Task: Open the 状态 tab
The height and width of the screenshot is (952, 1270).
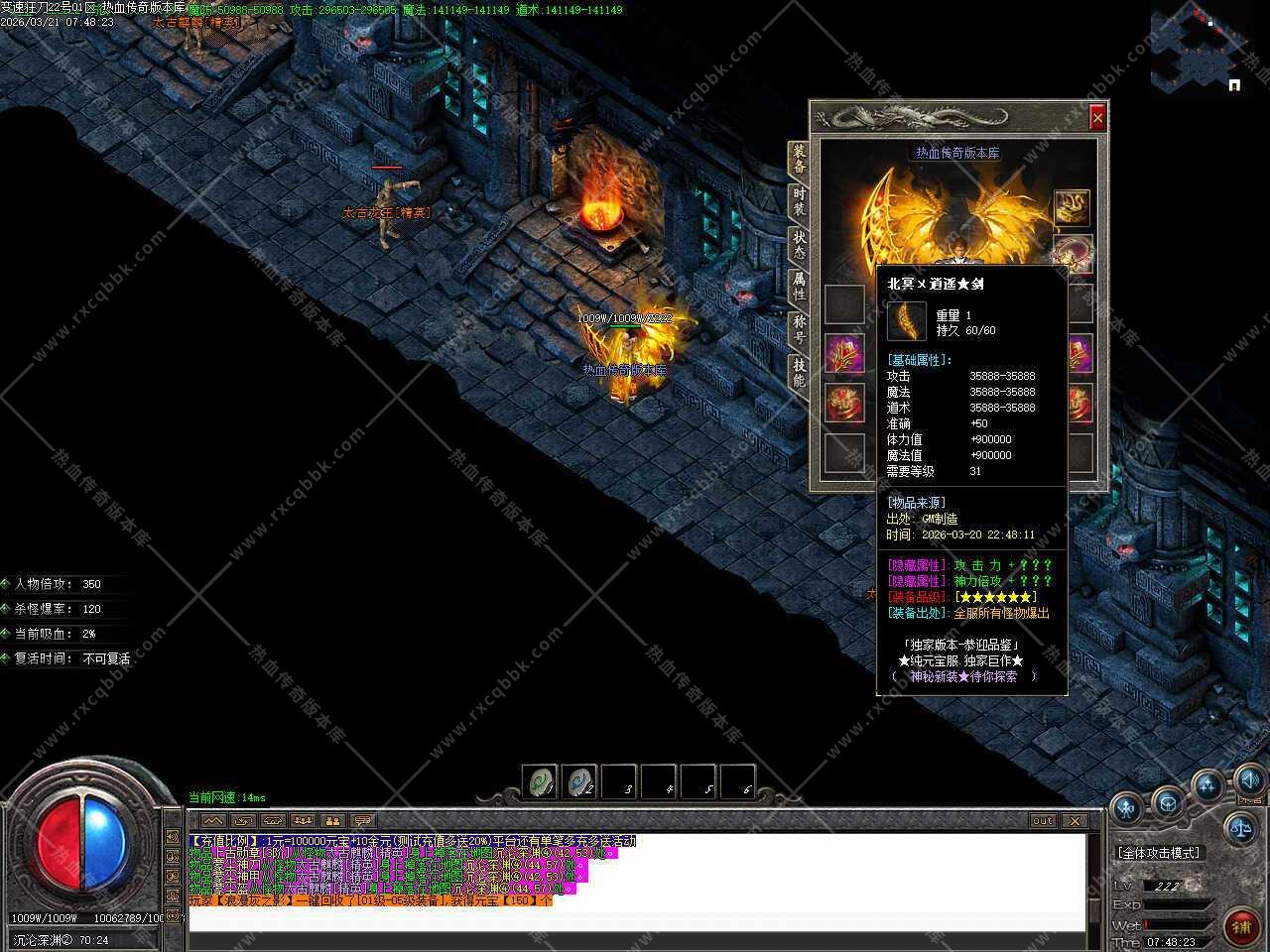Action: (x=799, y=244)
